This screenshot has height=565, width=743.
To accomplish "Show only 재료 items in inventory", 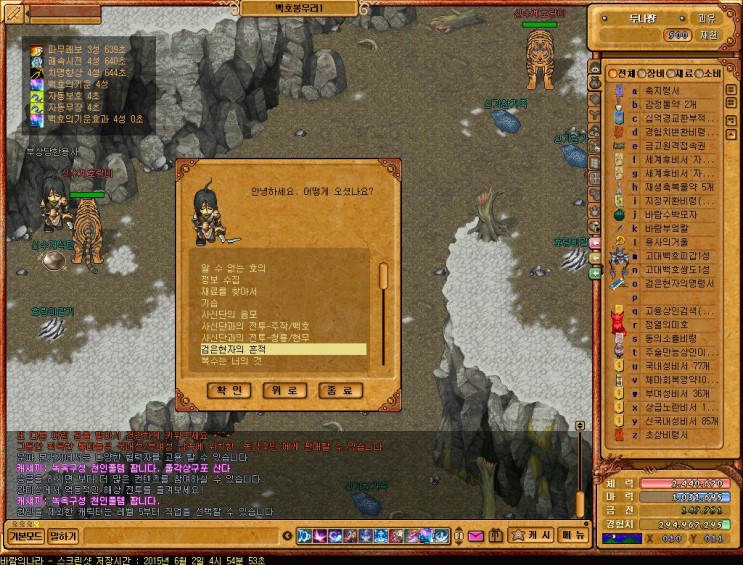I will click(680, 73).
